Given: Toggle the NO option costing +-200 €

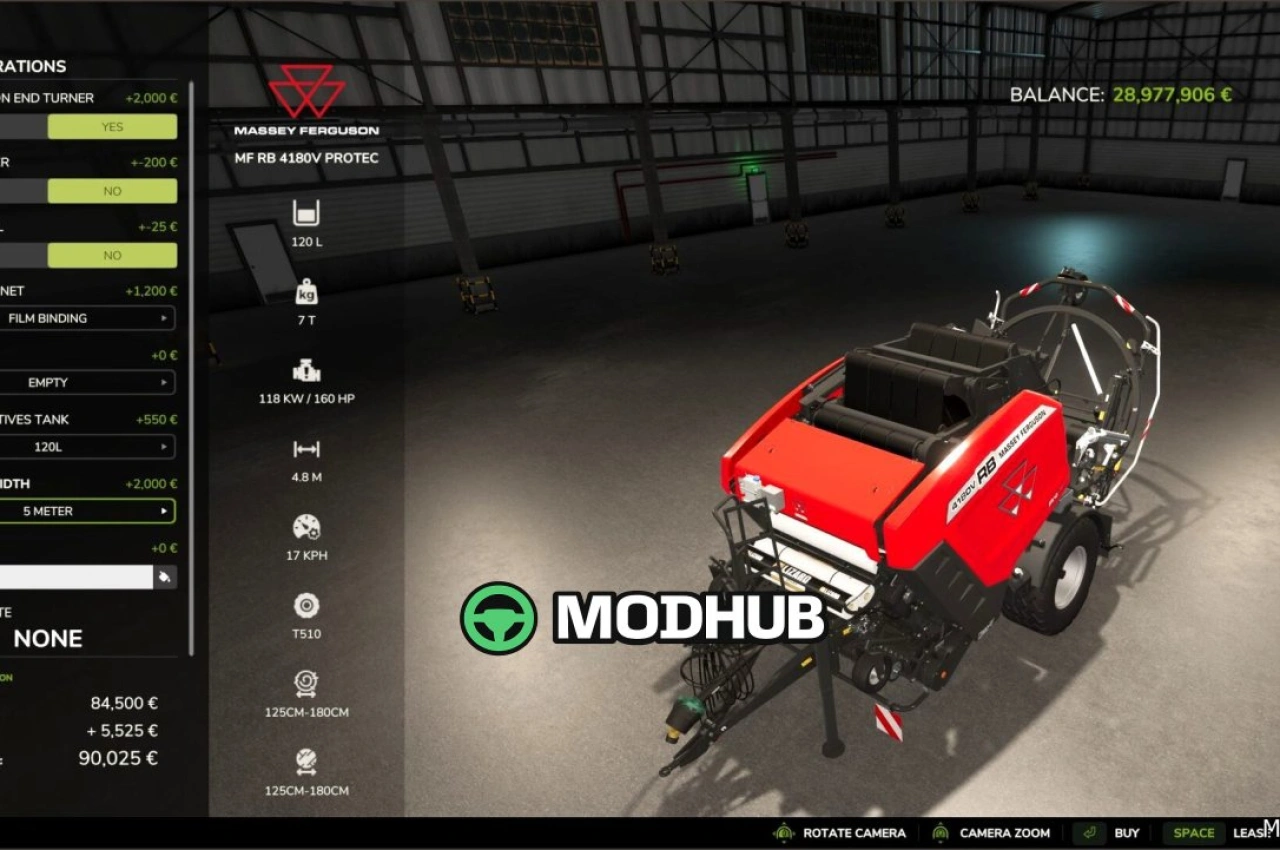Looking at the screenshot, I should 111,191.
